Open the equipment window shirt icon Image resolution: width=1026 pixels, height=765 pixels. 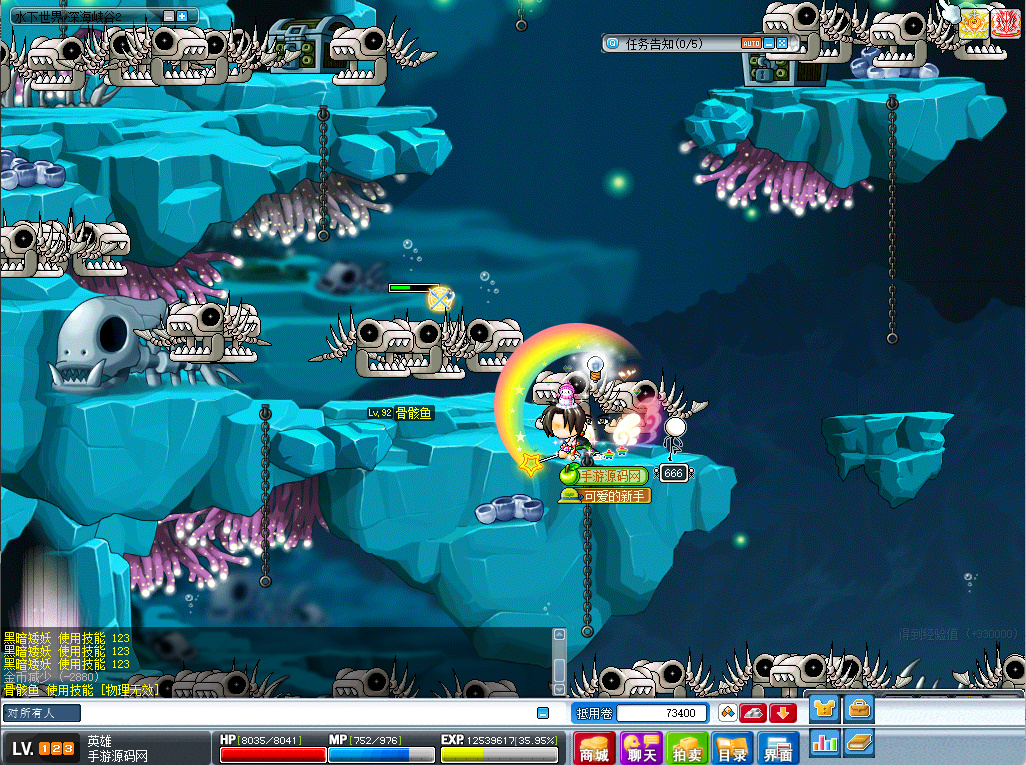click(x=824, y=710)
